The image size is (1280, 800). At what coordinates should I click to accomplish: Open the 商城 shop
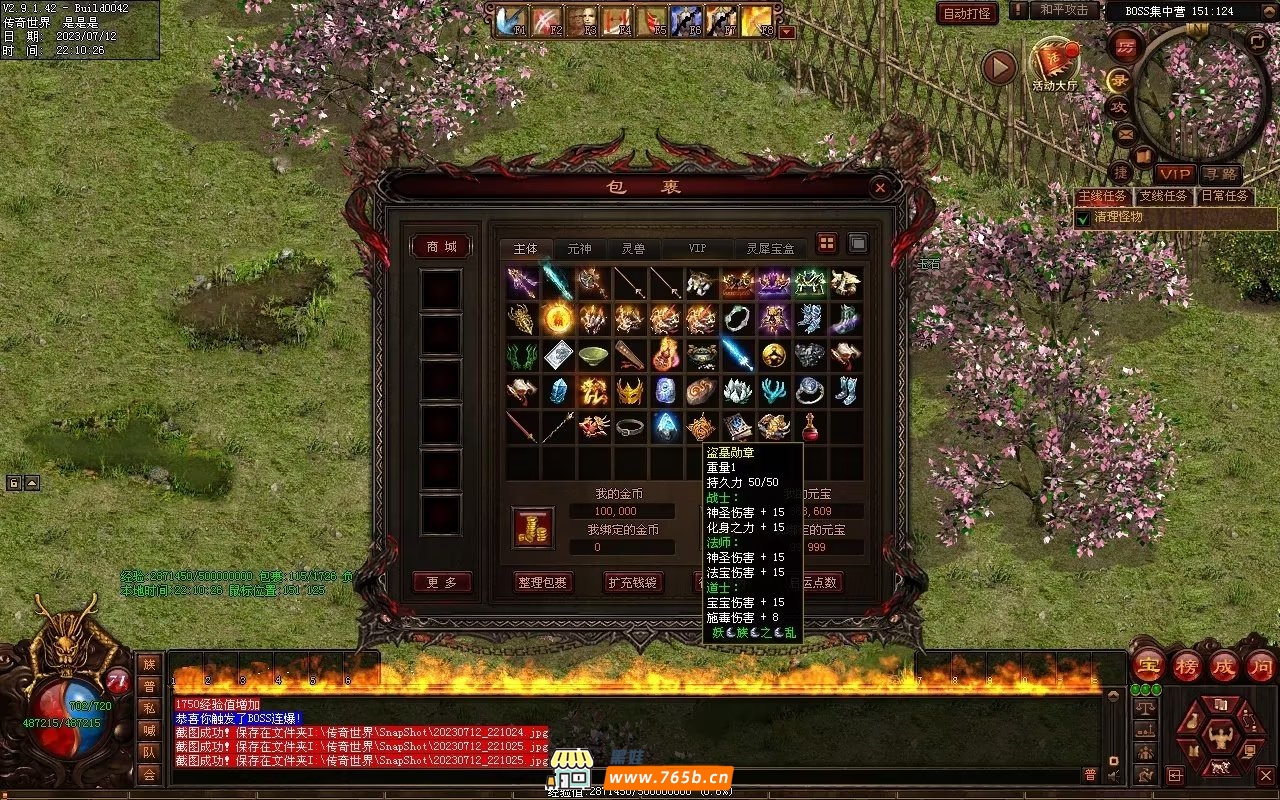tap(441, 247)
